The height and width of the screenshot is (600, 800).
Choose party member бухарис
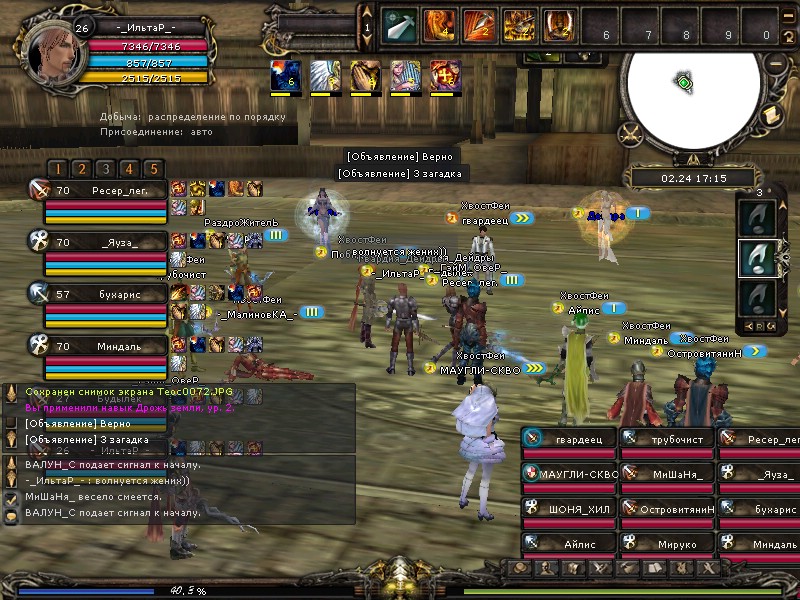pyautogui.click(x=103, y=295)
